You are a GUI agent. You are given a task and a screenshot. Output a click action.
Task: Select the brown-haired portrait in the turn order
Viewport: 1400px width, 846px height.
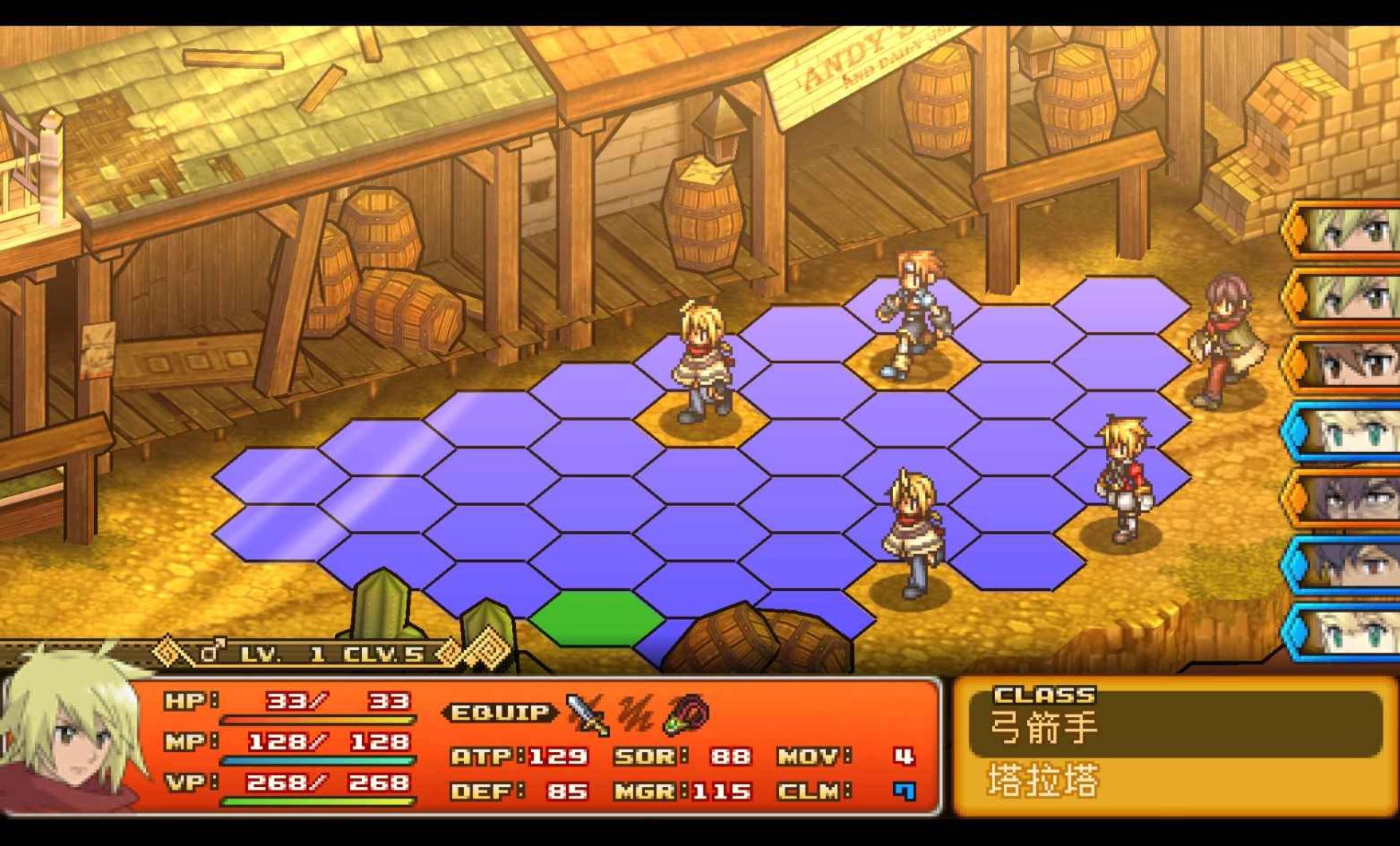[1346, 365]
